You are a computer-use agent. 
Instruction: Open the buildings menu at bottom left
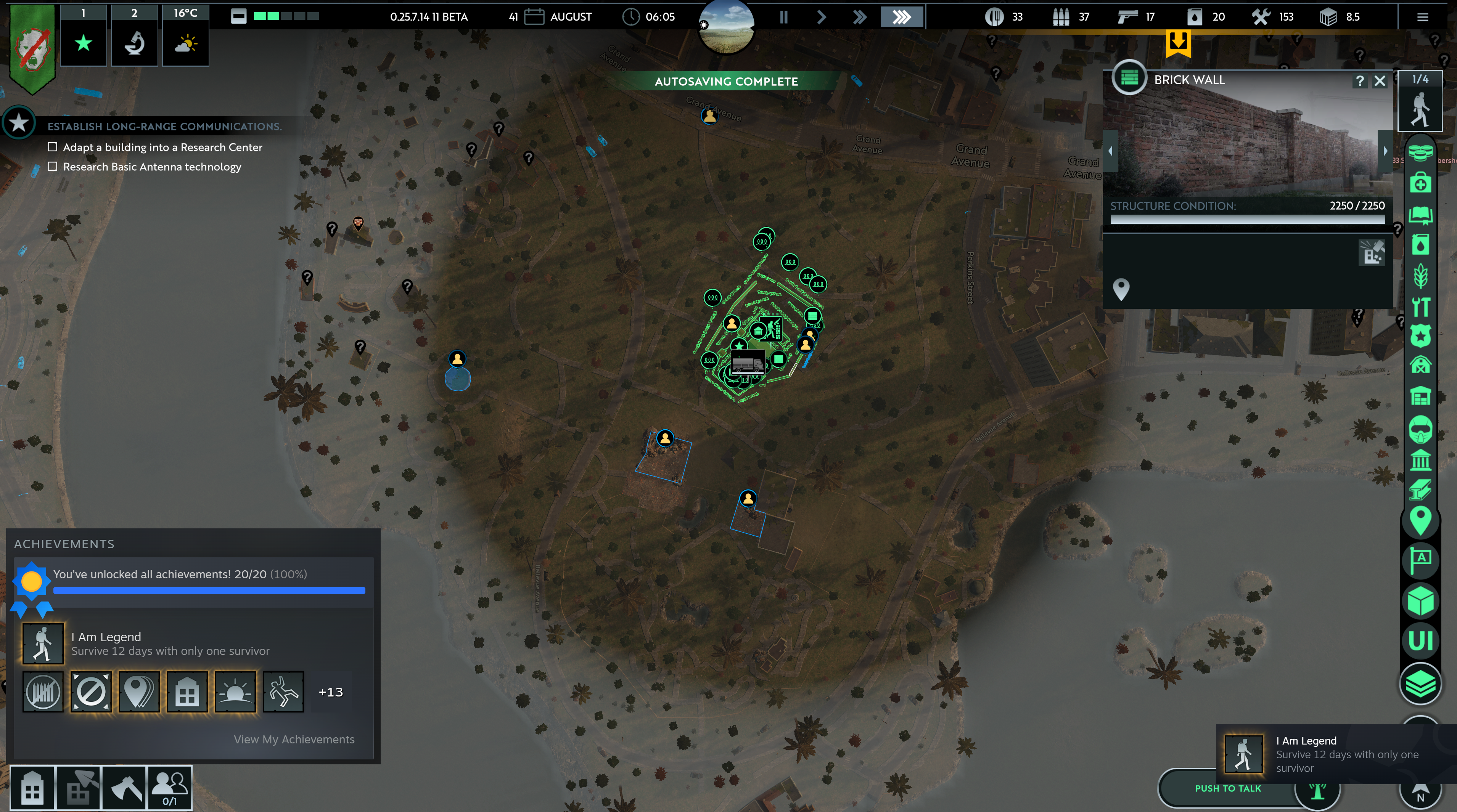(33, 788)
